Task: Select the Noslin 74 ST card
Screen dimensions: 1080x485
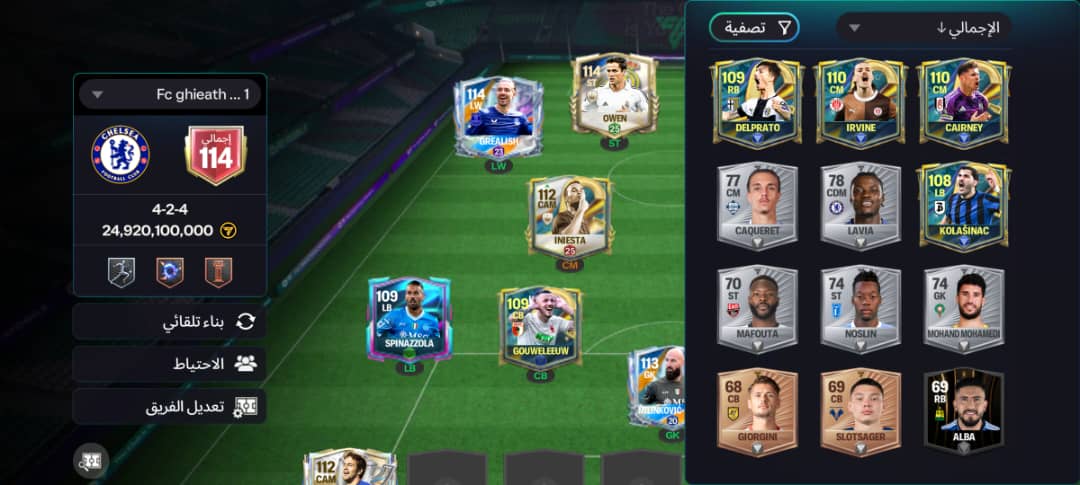Action: 860,309
